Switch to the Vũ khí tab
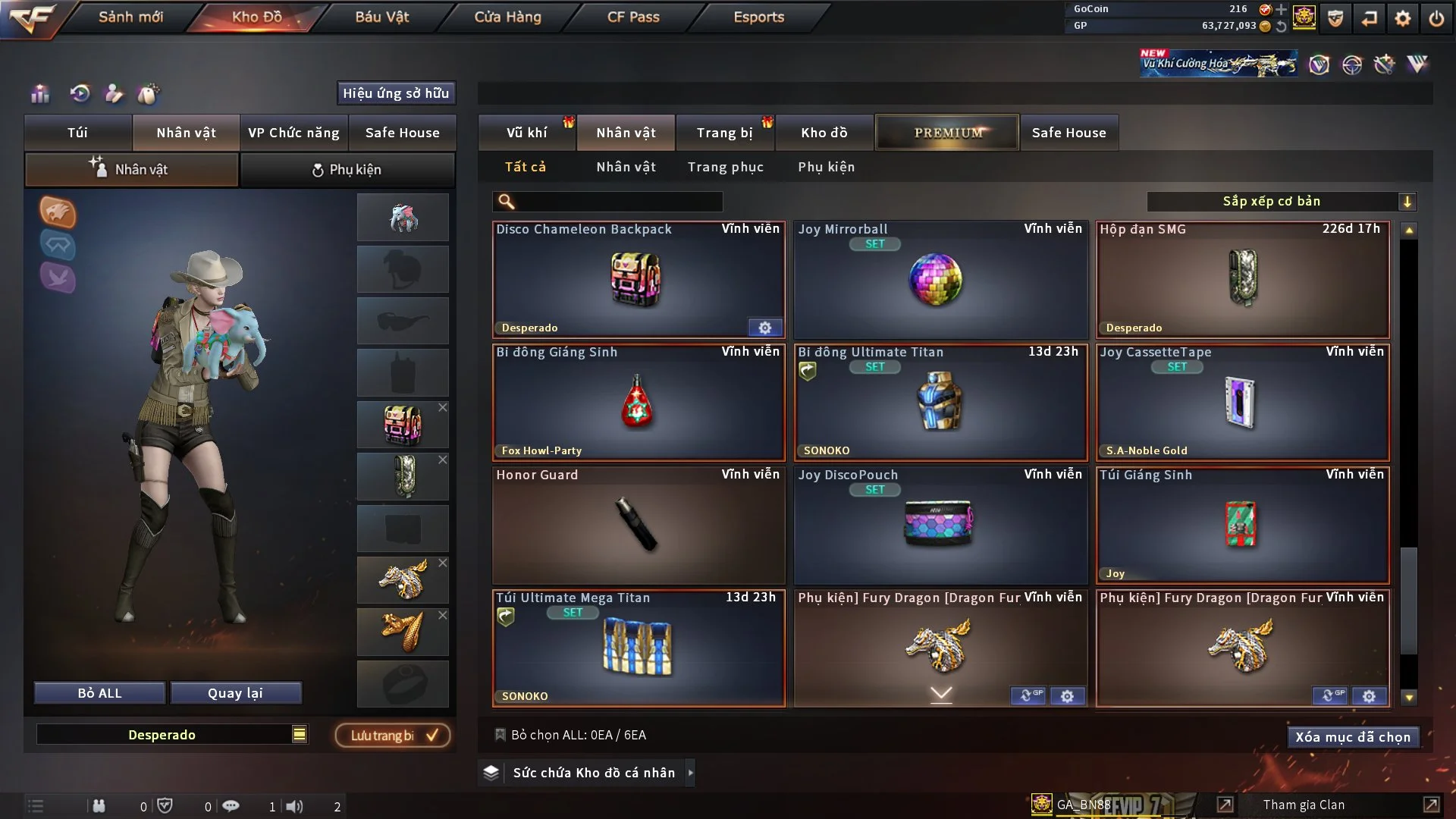The width and height of the screenshot is (1456, 819). [526, 133]
